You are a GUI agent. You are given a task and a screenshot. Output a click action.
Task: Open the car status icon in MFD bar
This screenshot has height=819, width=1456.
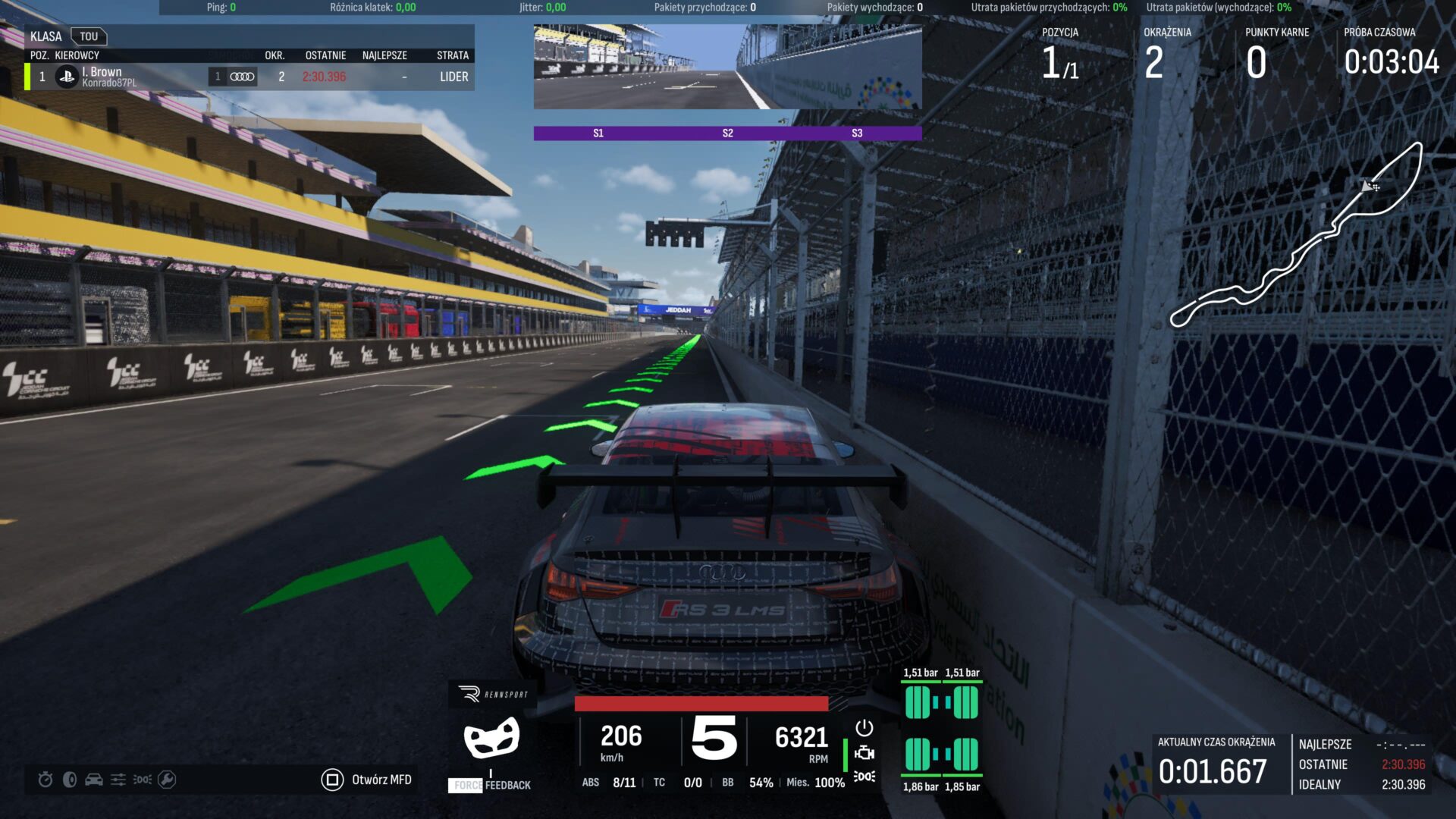(94, 780)
